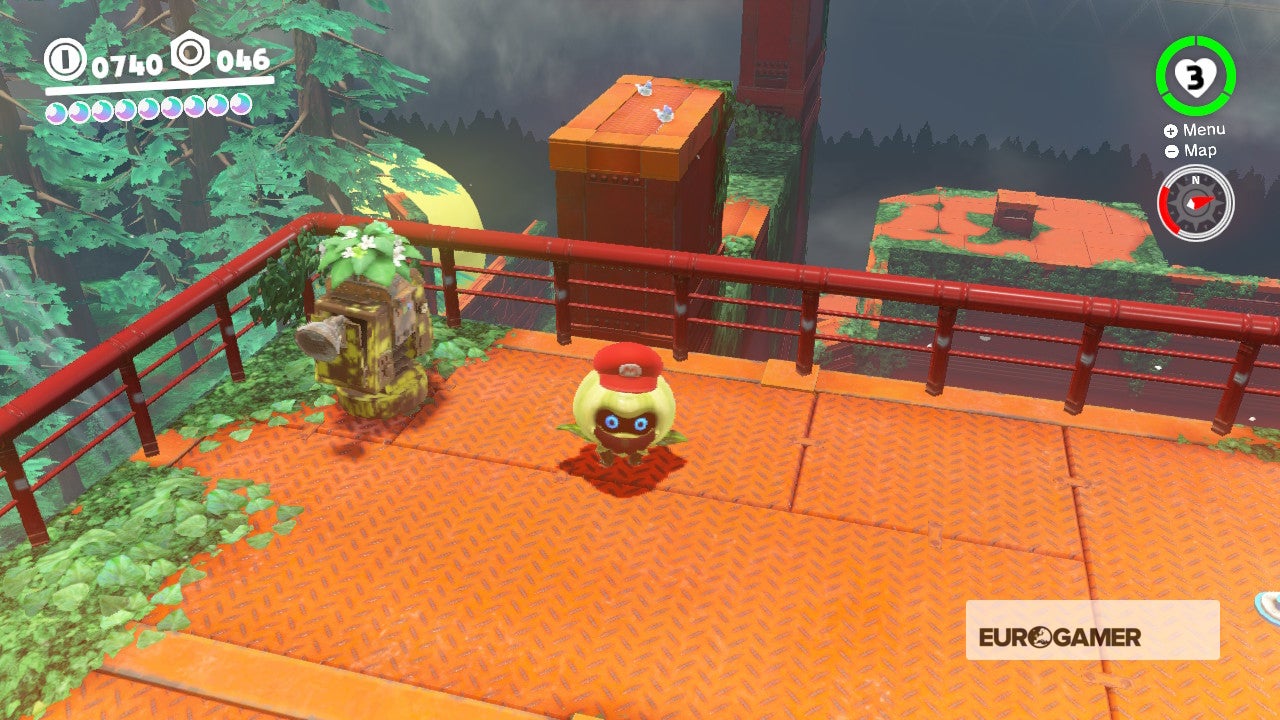The image size is (1280, 720).
Task: Click the gold coin counter icon
Action: point(66,61)
